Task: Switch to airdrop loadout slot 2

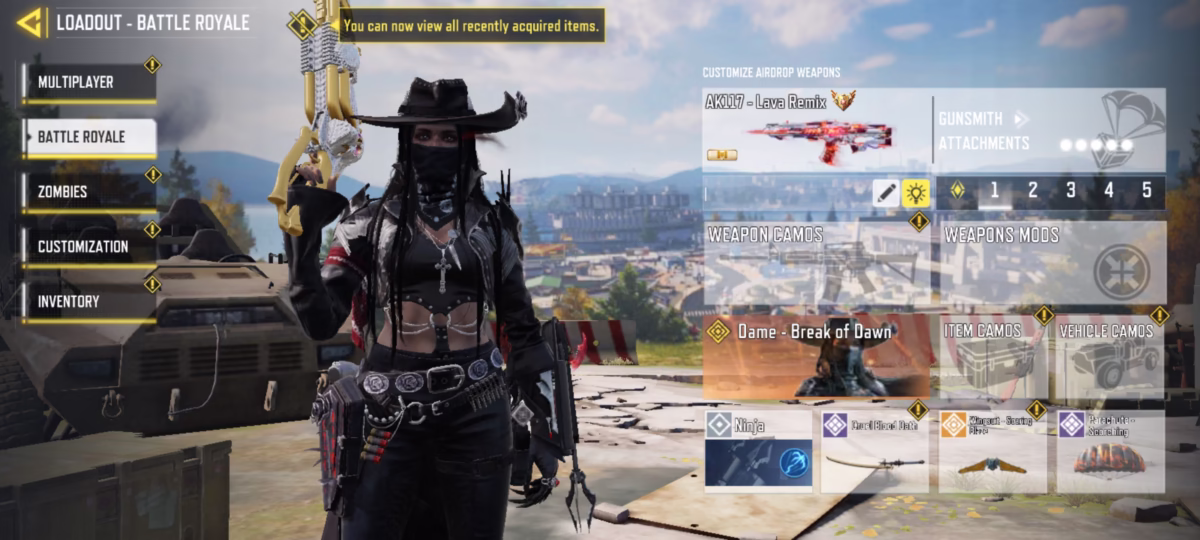Action: coord(1033,191)
